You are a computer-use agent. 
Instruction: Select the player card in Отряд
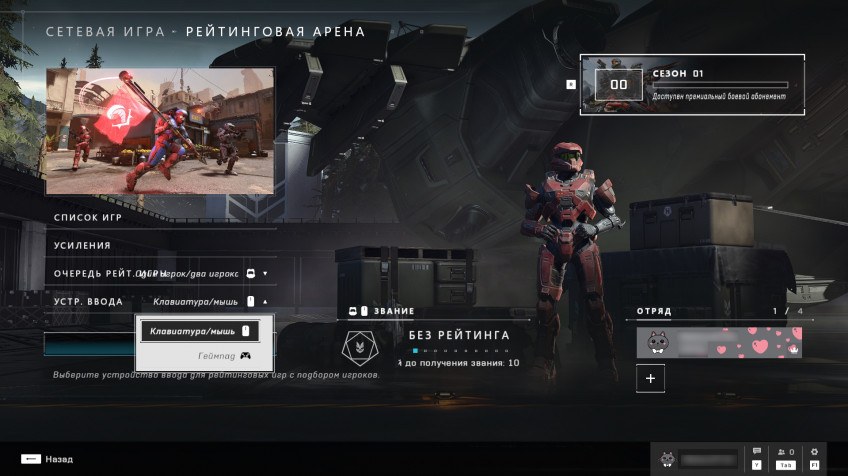coord(719,343)
